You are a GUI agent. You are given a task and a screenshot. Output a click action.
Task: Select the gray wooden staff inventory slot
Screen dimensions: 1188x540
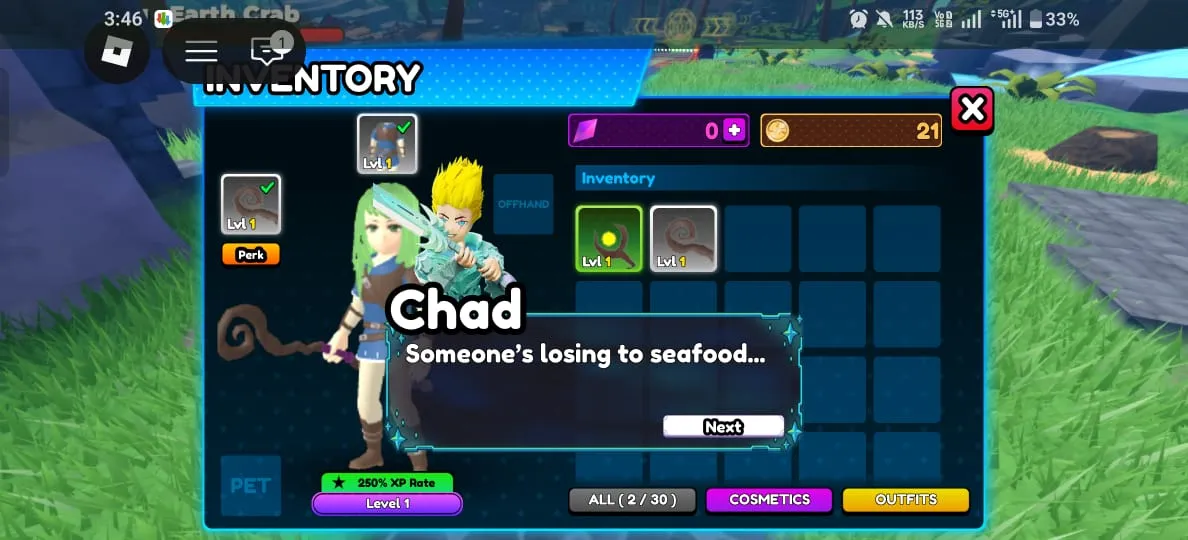point(683,239)
